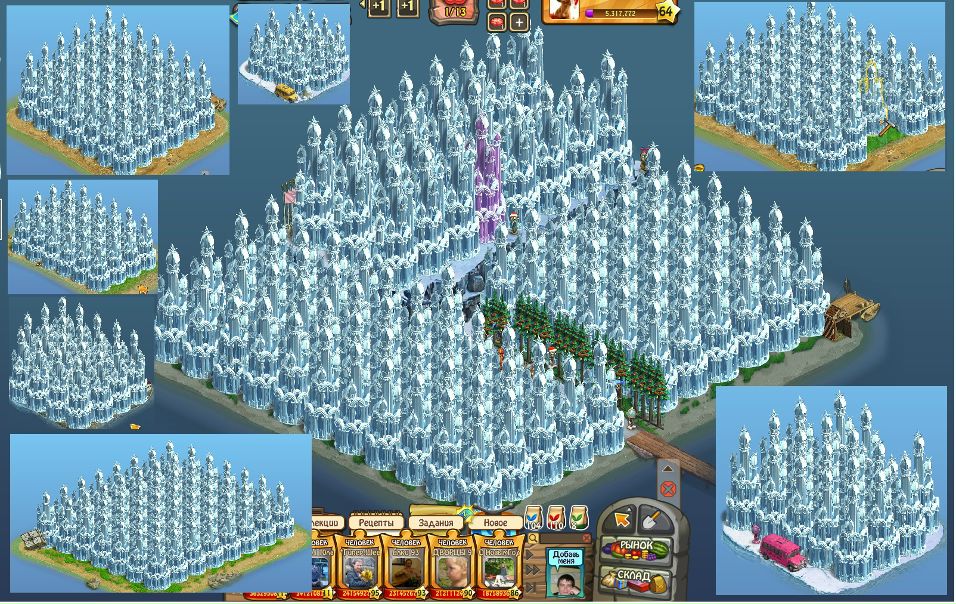
Task: Collapse the tool panel with up arrow
Action: [x=668, y=468]
